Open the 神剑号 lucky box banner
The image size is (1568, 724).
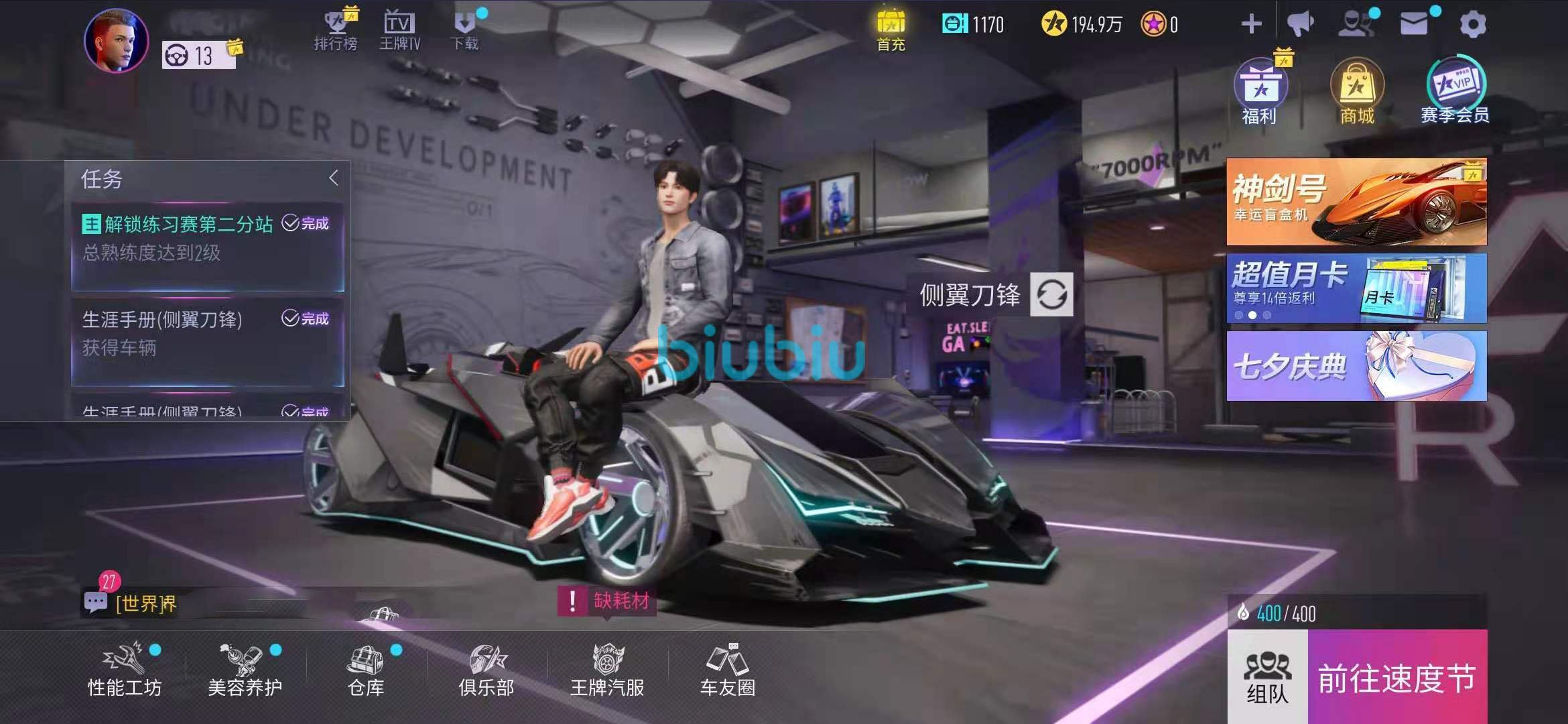(x=1356, y=201)
